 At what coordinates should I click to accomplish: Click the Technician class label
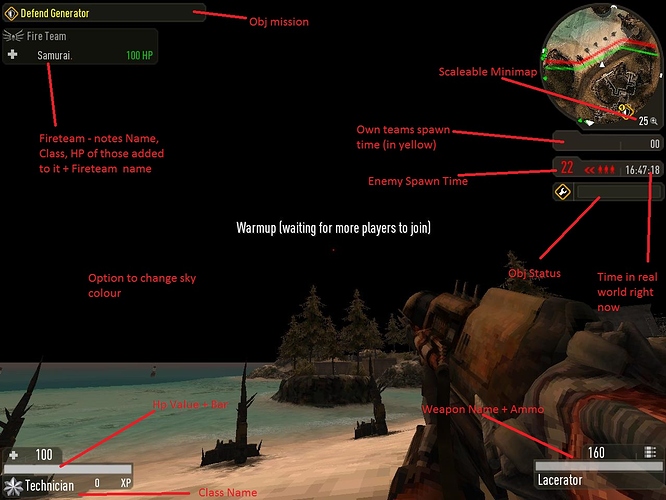[50, 485]
